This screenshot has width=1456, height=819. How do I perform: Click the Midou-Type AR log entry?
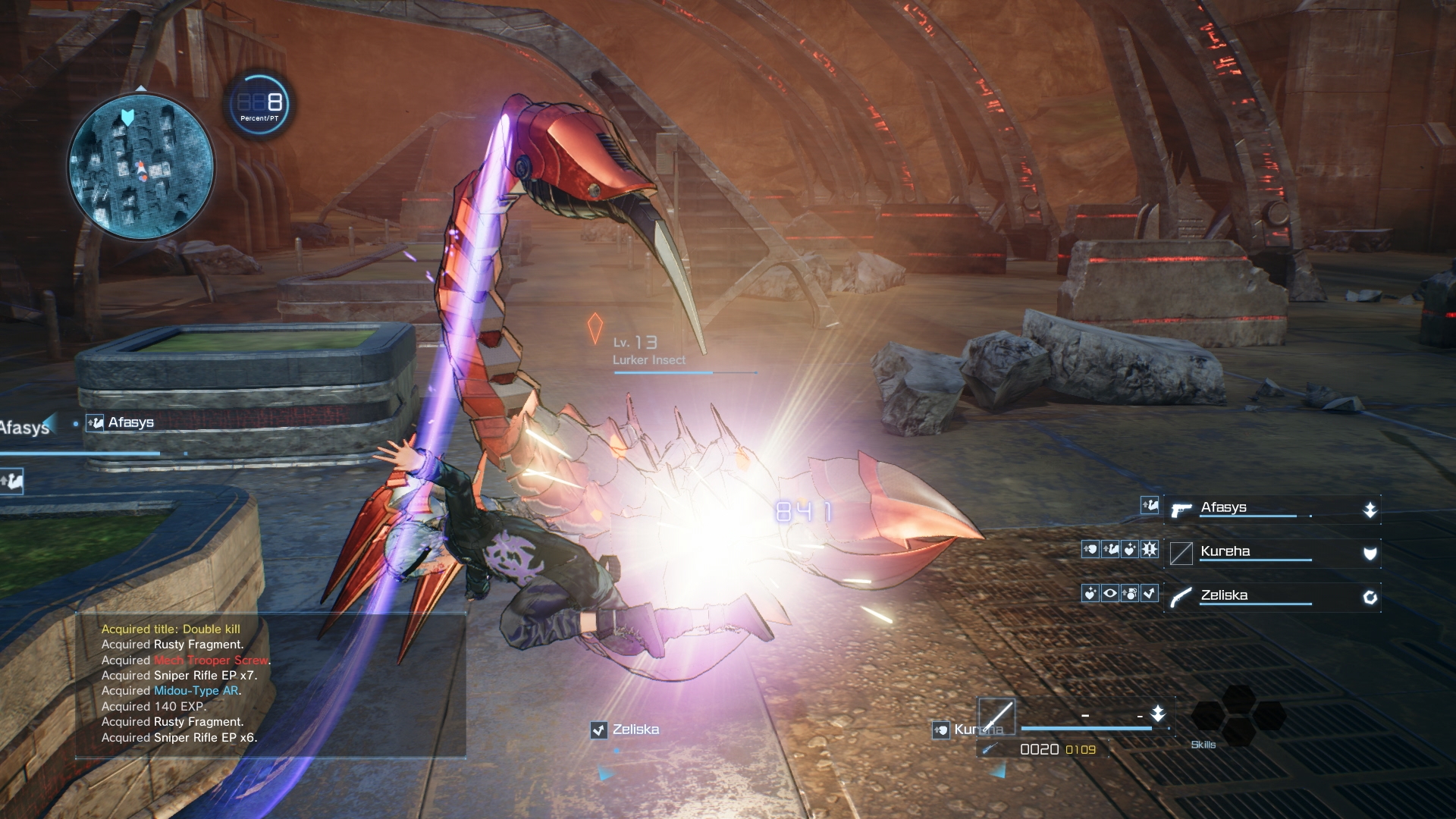(196, 691)
